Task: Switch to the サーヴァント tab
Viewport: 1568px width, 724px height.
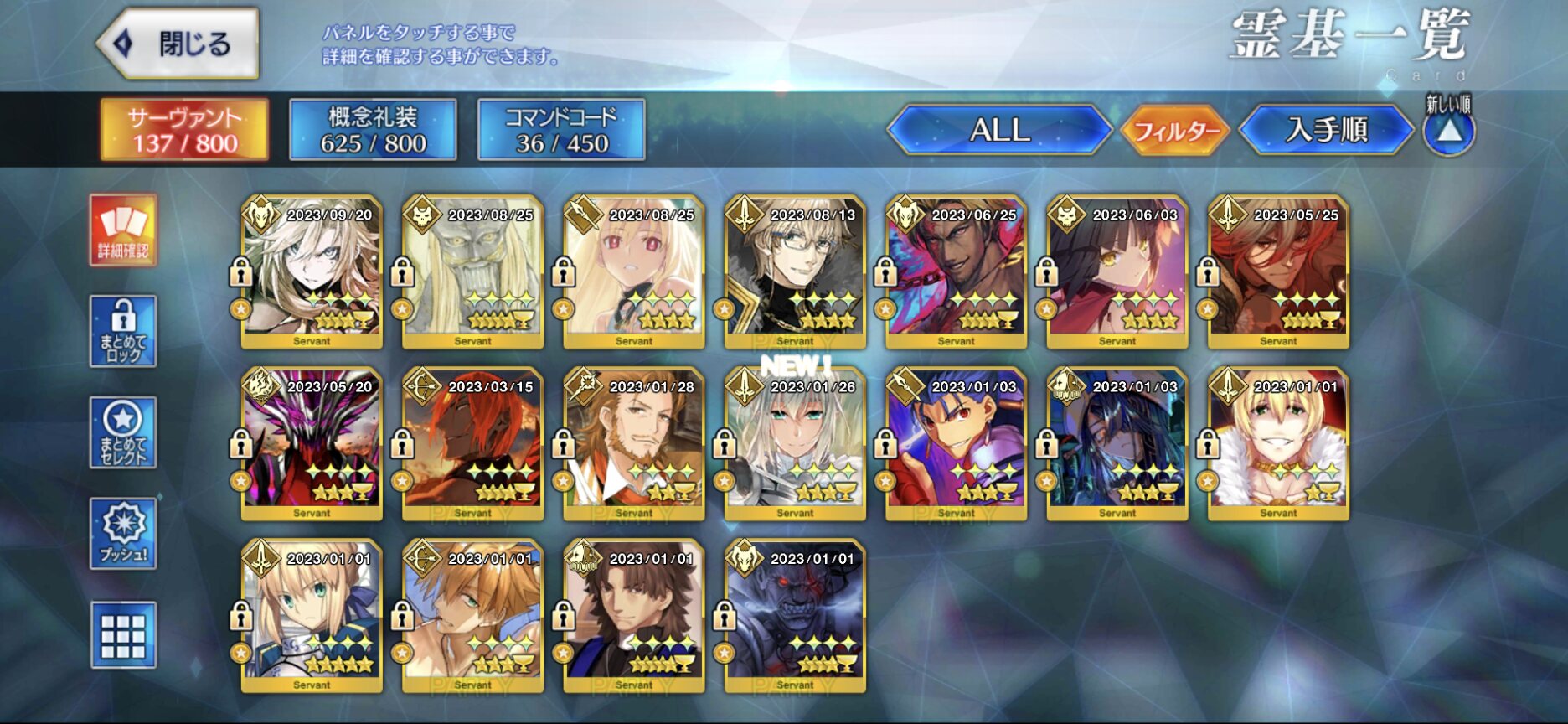Action: click(184, 130)
